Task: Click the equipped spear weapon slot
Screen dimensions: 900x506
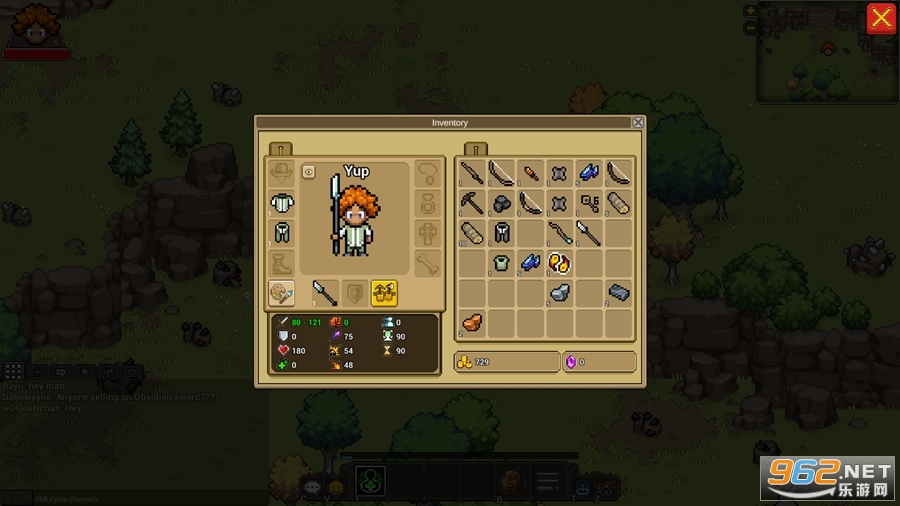Action: (x=324, y=292)
